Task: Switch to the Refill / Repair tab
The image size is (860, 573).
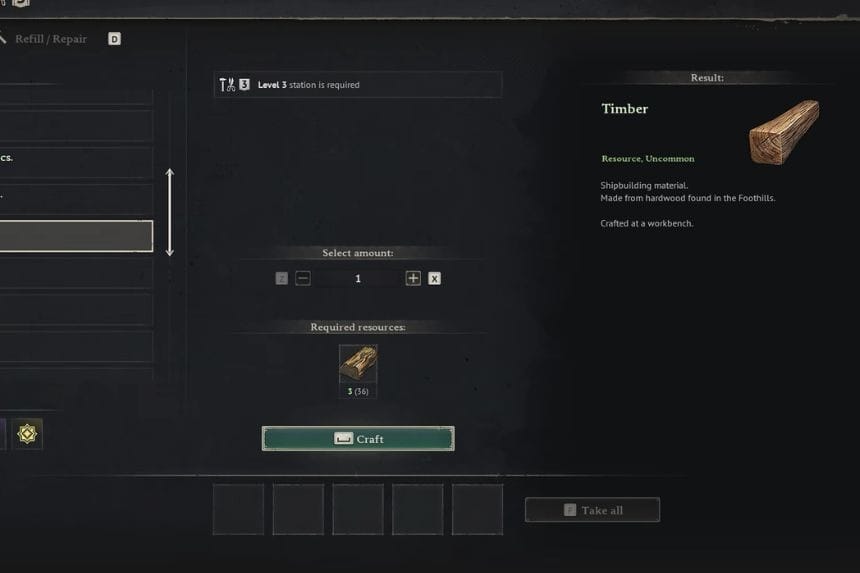Action: click(x=50, y=39)
